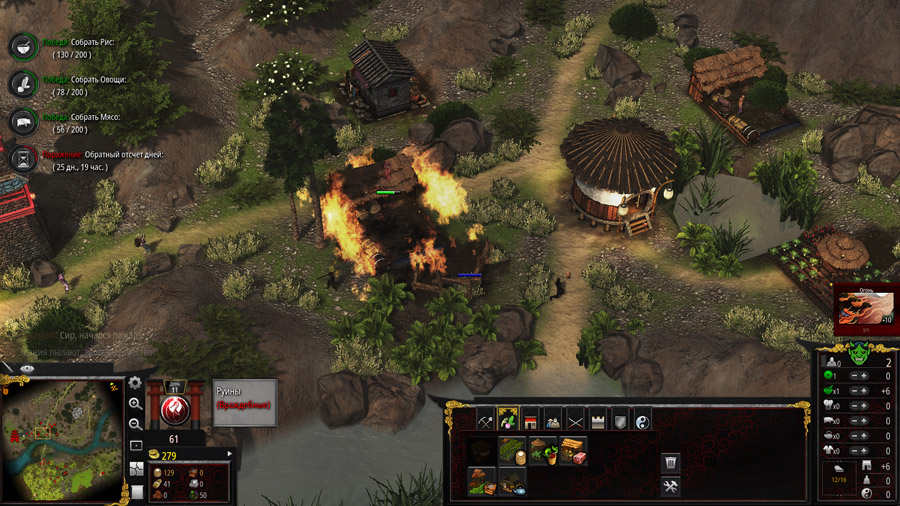Image resolution: width=900 pixels, height=506 pixels.
Task: Zoom in the minimap with magnifier plus
Action: click(x=135, y=404)
